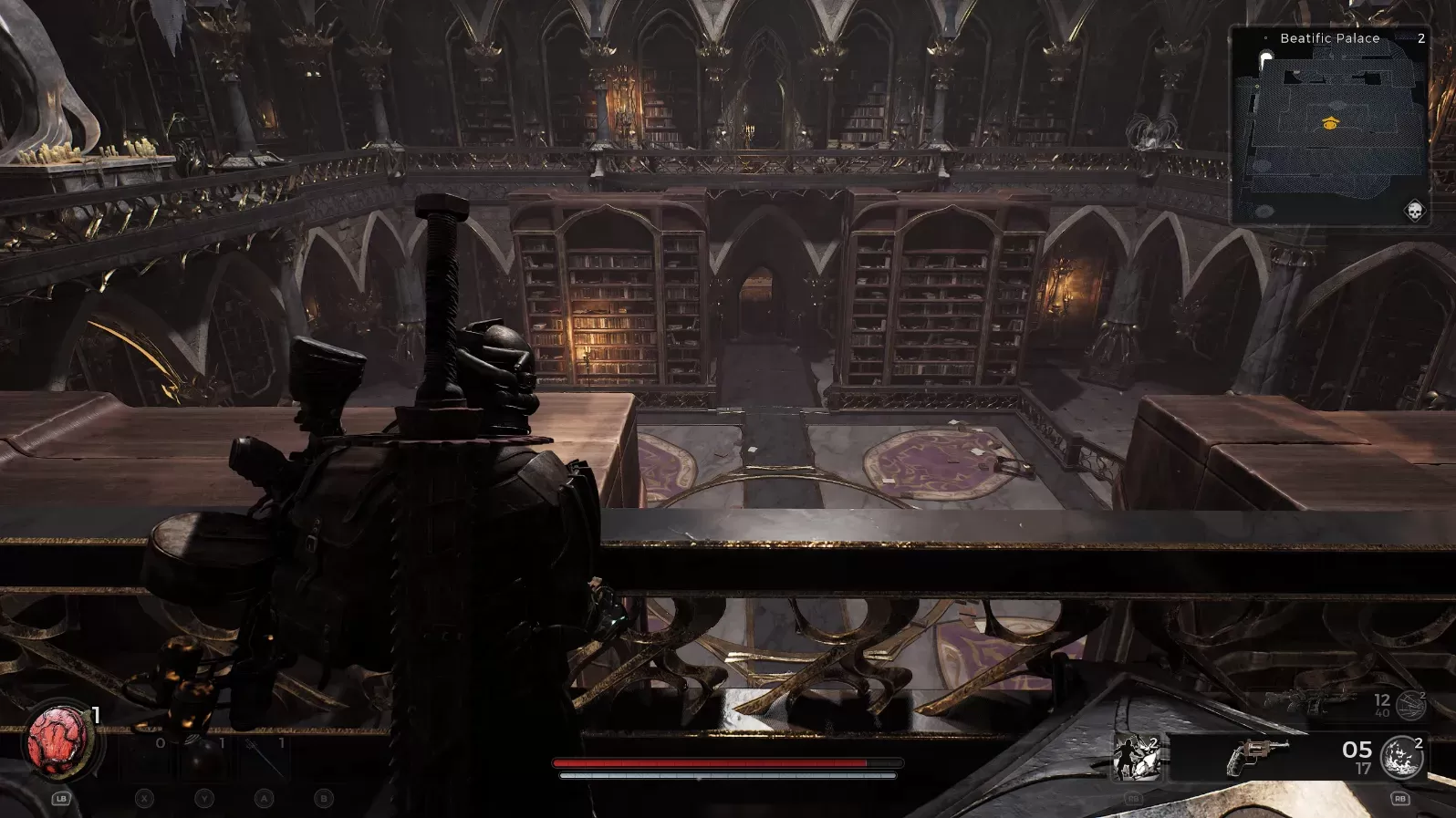Select the equipped revolver handgun slot
The width and height of the screenshot is (1456, 818).
pyautogui.click(x=1258, y=757)
